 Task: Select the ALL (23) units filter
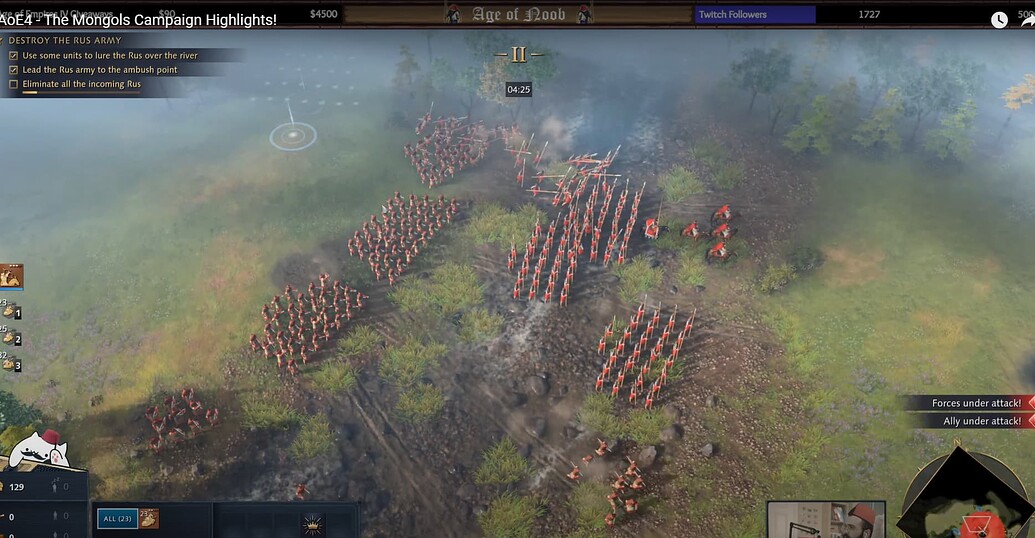click(117, 518)
